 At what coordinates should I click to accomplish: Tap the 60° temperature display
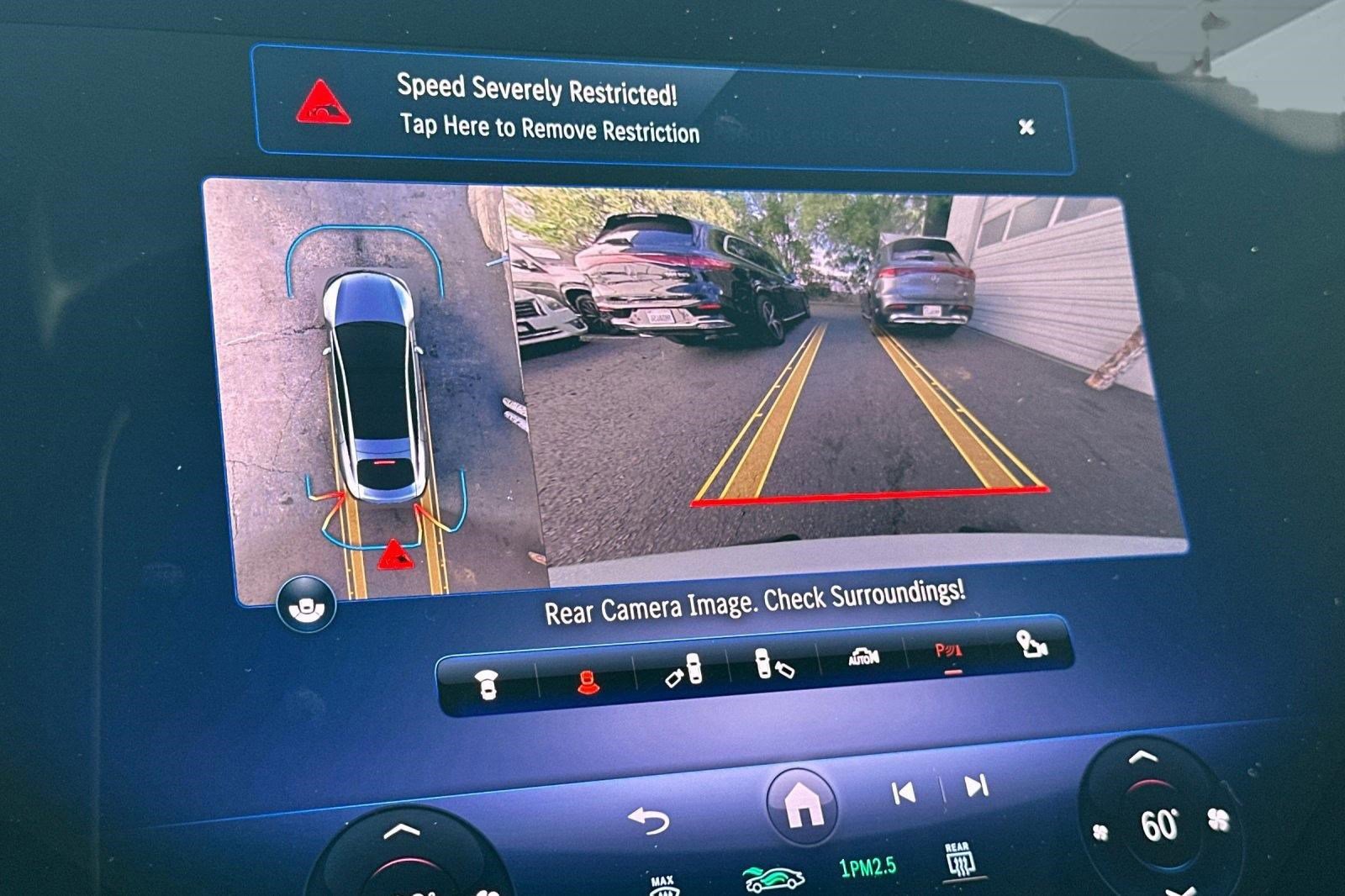pos(1160,823)
